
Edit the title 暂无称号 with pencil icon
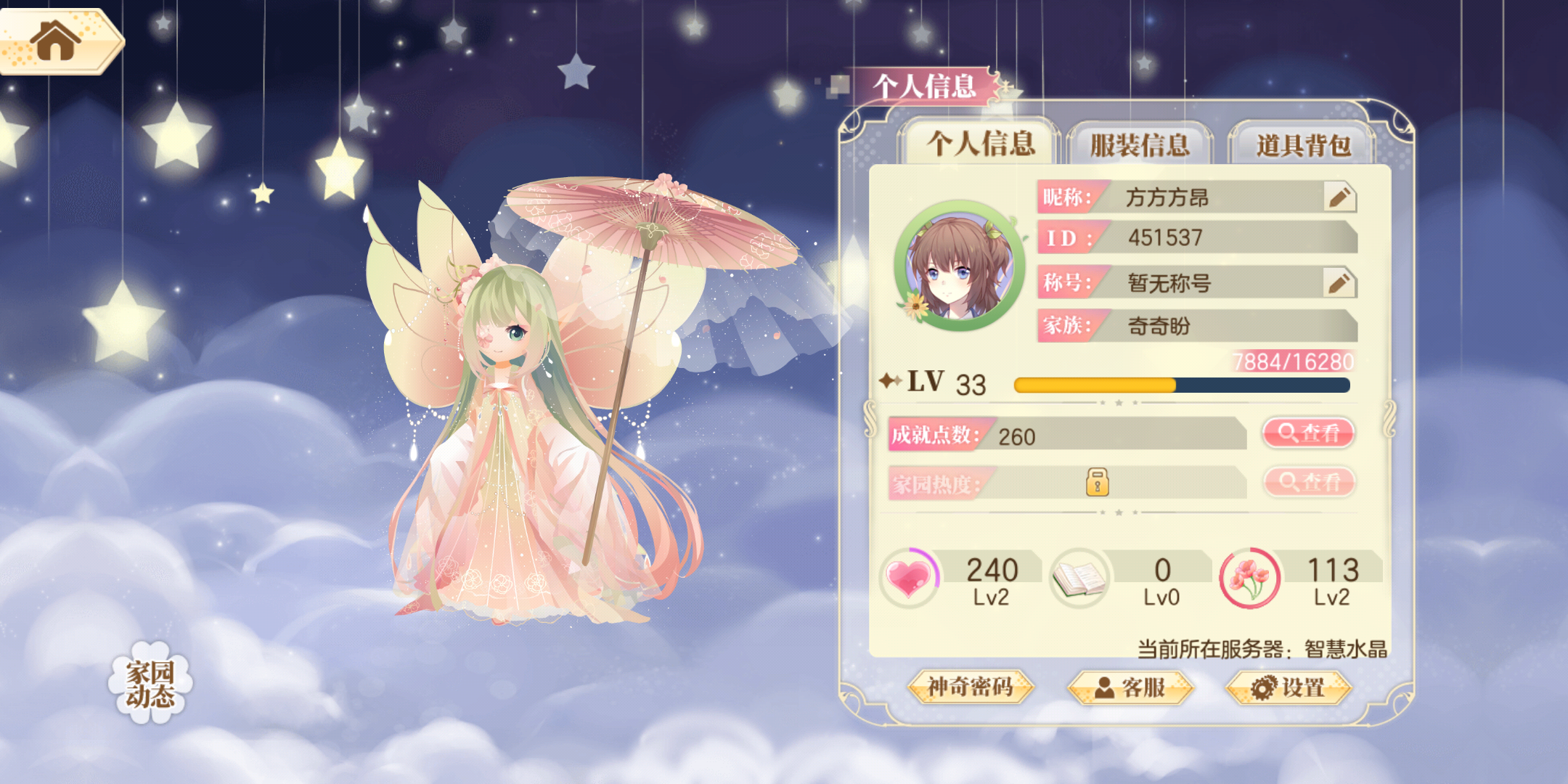(x=1338, y=283)
